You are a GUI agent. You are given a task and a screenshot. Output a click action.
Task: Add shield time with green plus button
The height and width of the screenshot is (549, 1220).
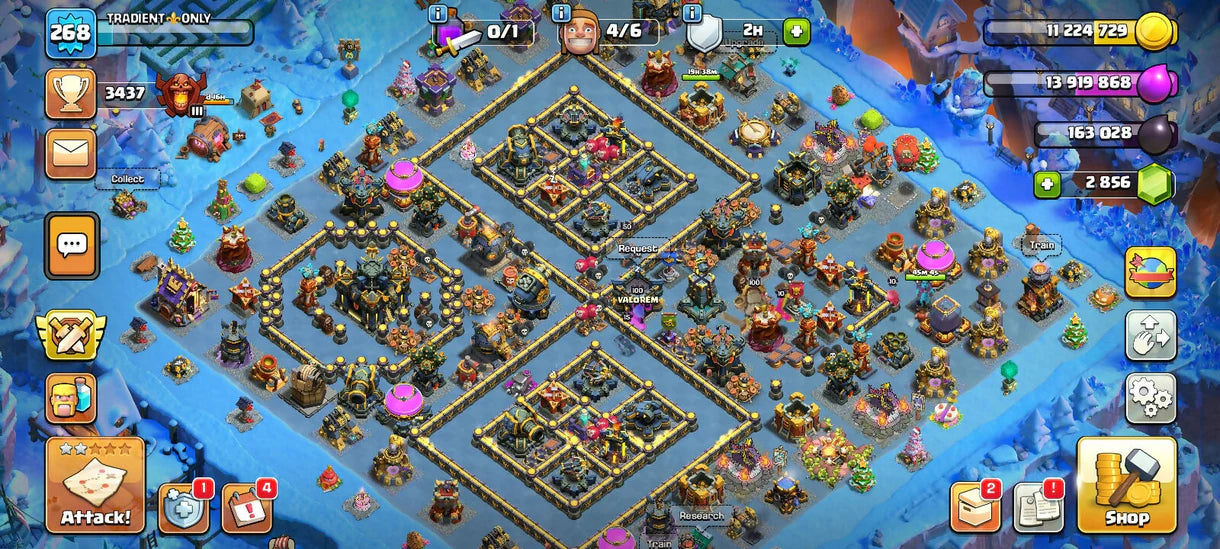(x=796, y=31)
